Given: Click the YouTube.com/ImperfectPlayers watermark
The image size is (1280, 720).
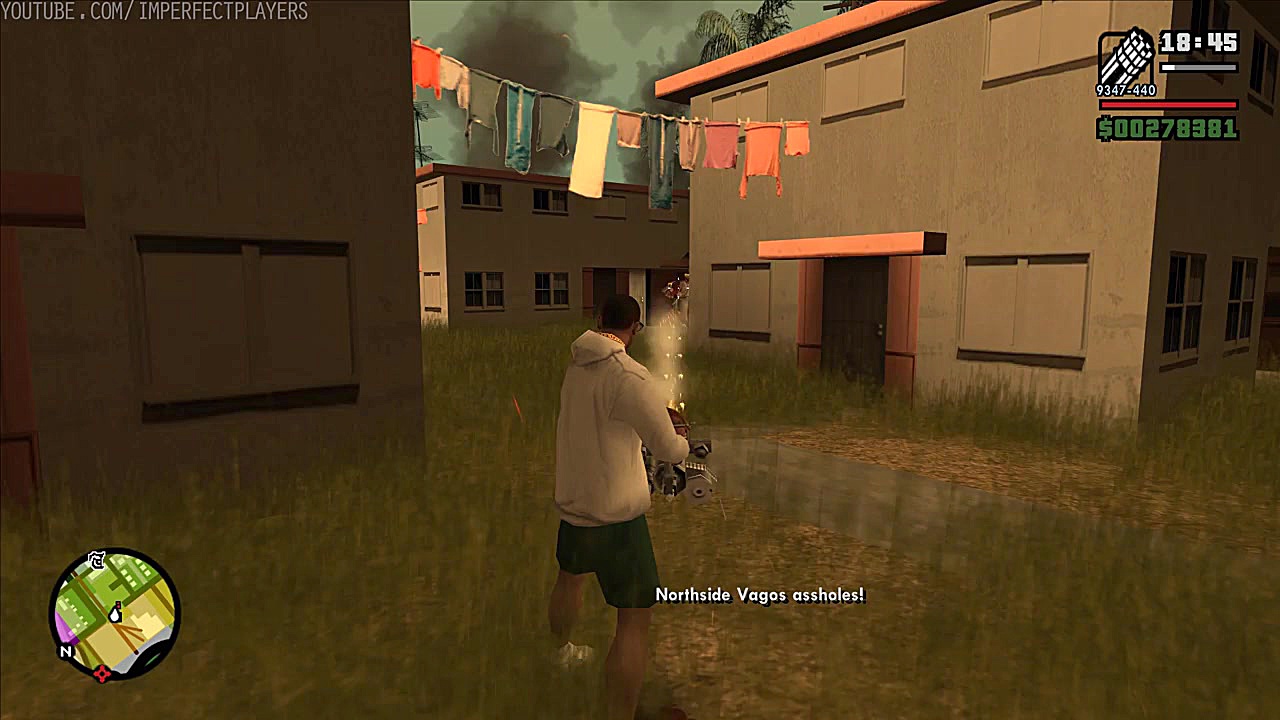Looking at the screenshot, I should (x=155, y=13).
